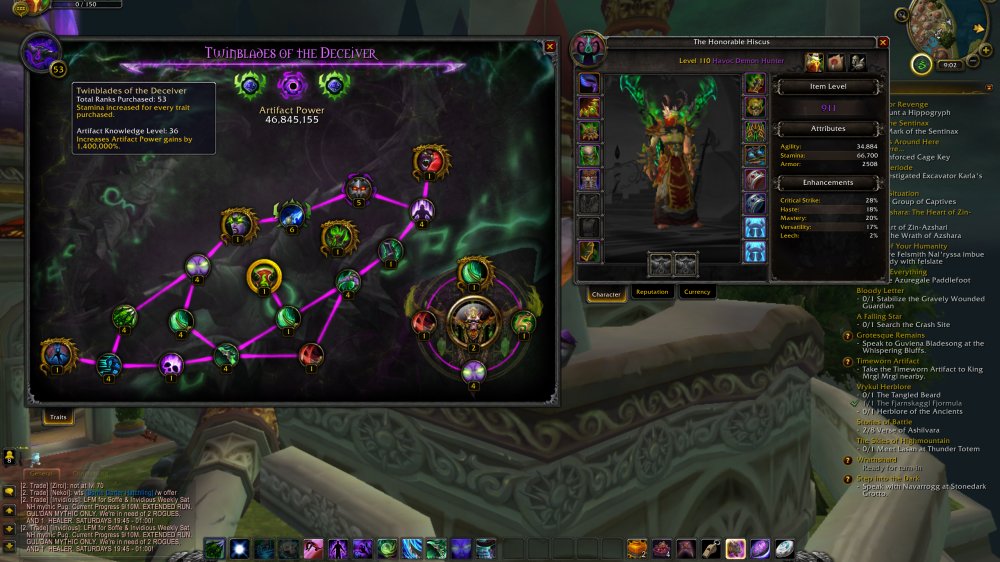Click the minimap

click(941, 28)
